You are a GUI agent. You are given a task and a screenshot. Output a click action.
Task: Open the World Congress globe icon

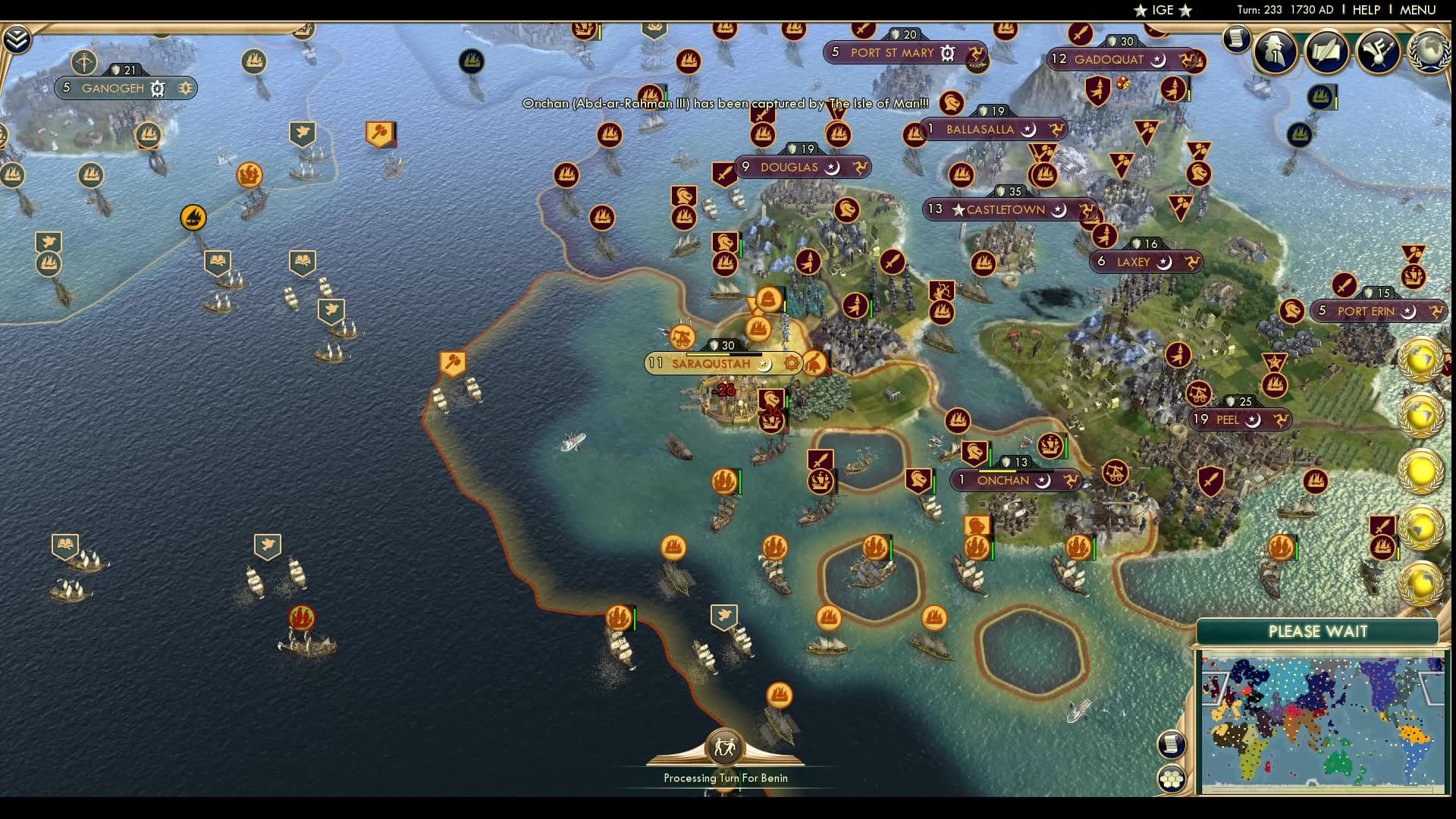click(x=1429, y=52)
